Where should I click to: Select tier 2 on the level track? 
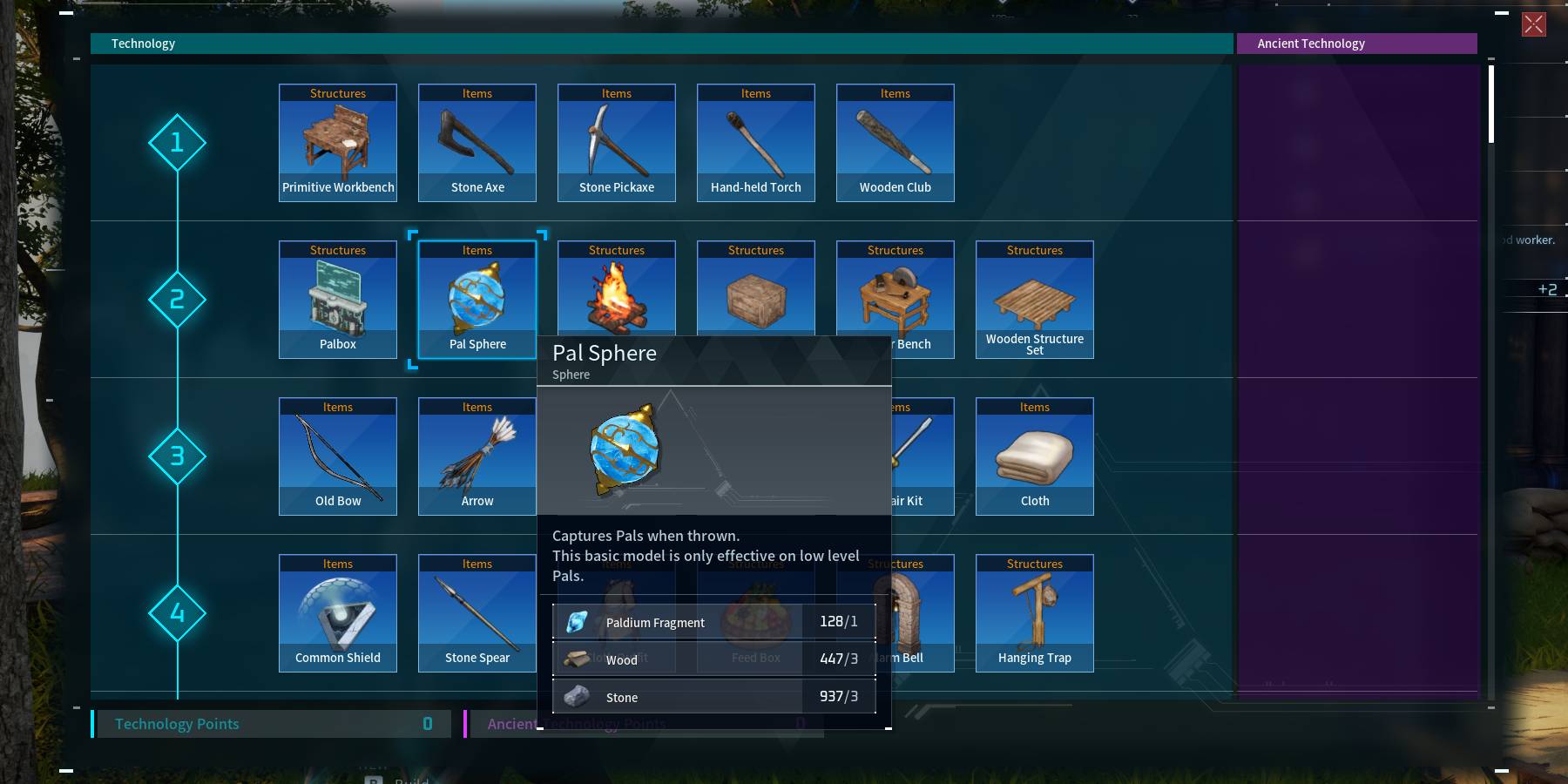pos(178,299)
